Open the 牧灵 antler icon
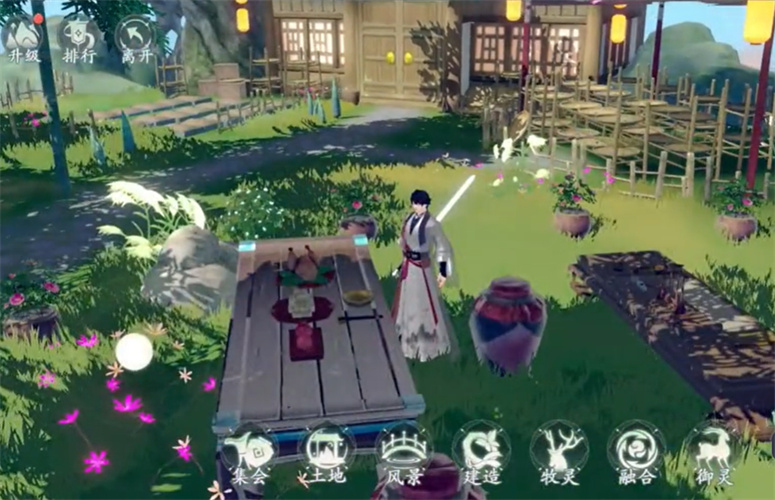Viewport: 775px width, 500px height. point(558,452)
